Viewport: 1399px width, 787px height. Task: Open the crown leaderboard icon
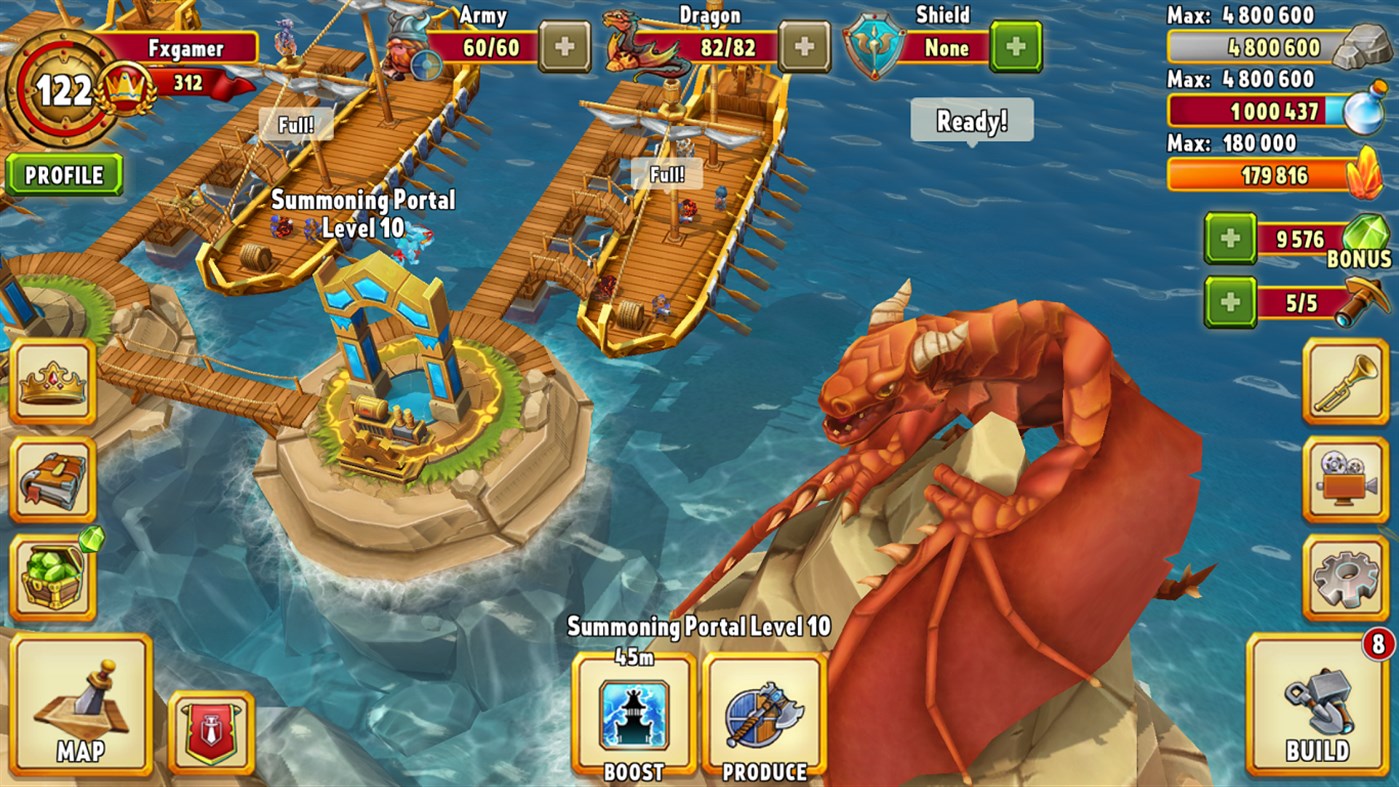(x=53, y=380)
